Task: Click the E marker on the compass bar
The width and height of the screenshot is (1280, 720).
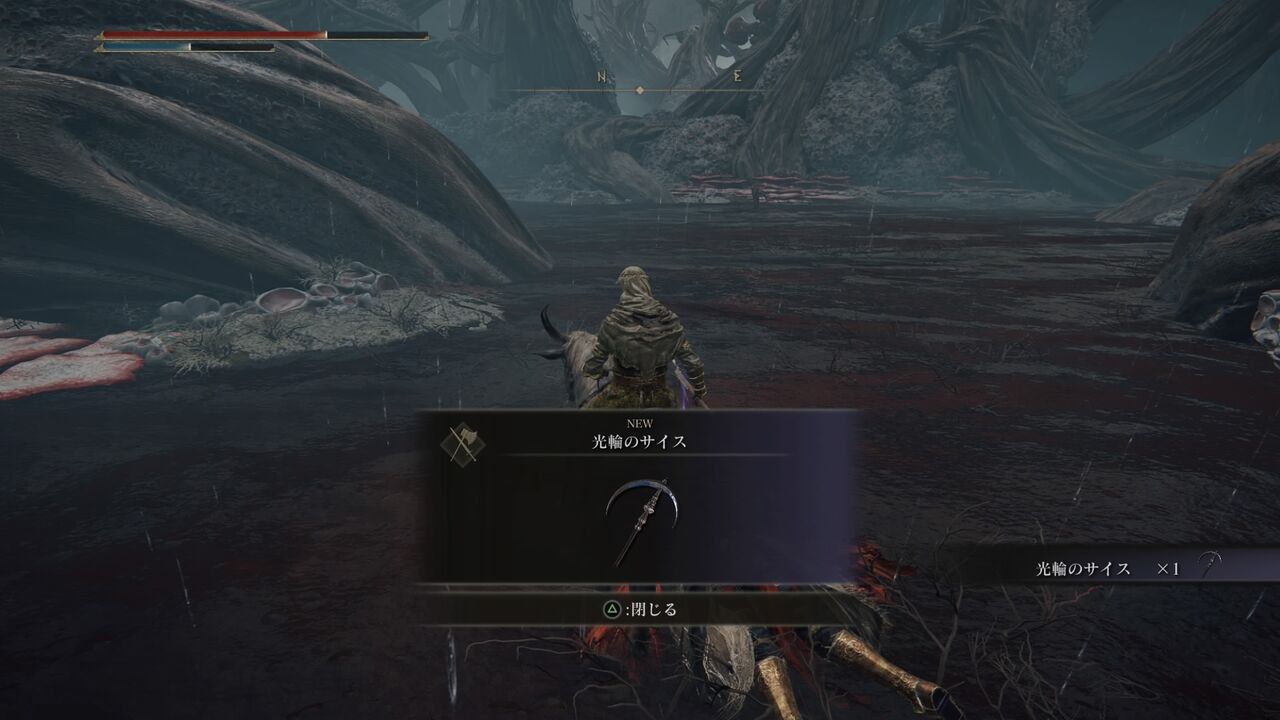Action: [735, 78]
